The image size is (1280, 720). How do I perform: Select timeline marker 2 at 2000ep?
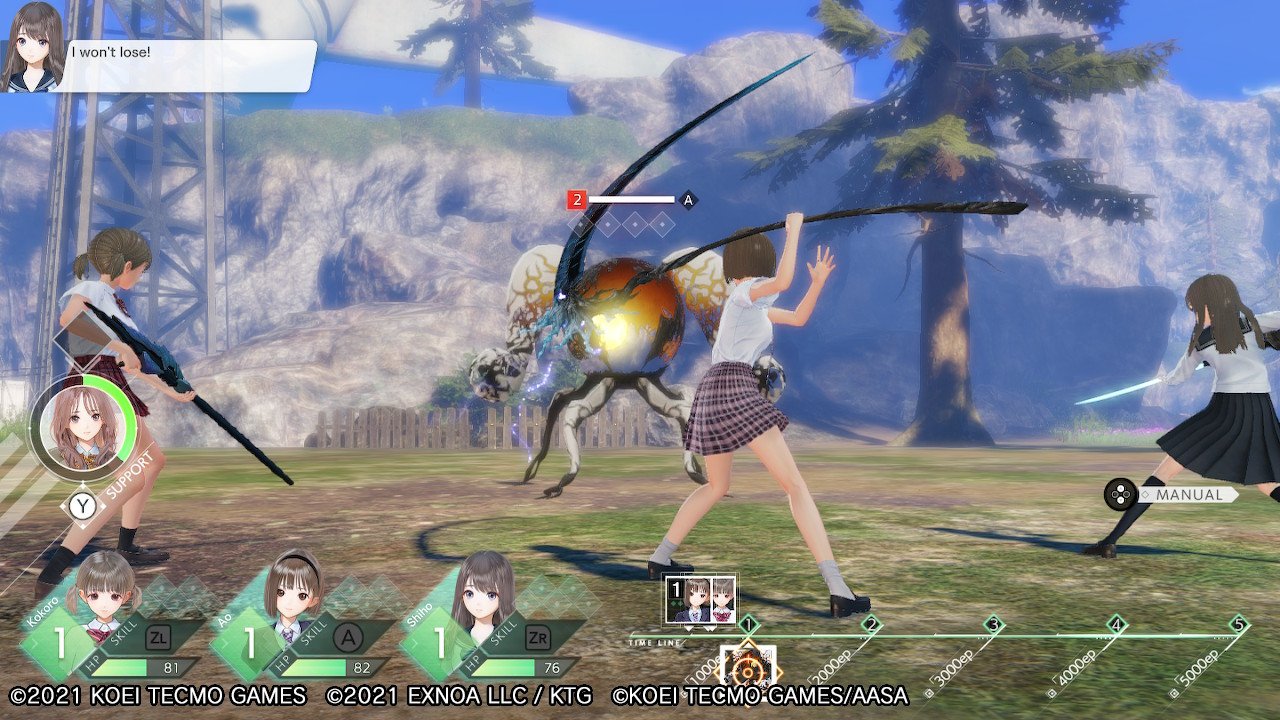(871, 625)
